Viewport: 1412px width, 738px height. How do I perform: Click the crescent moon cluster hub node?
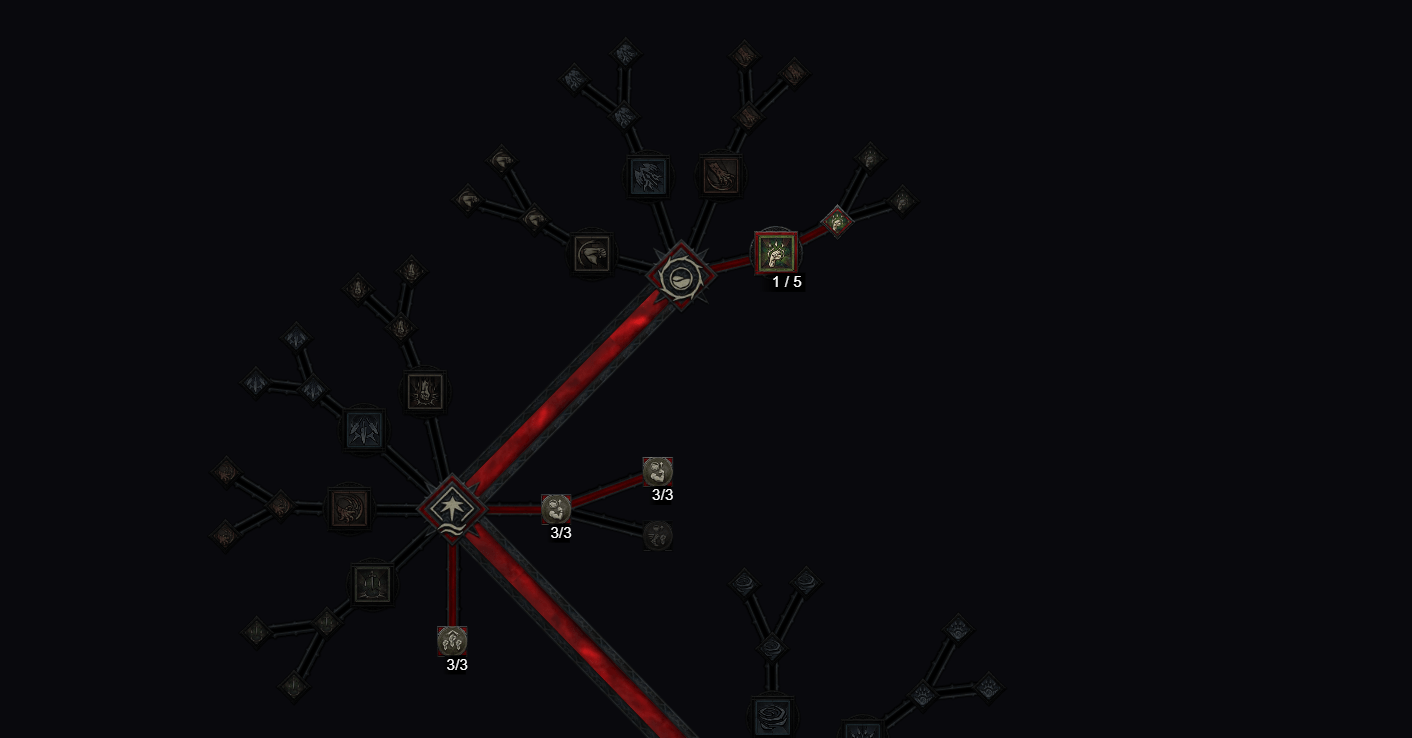pyautogui.click(x=681, y=277)
